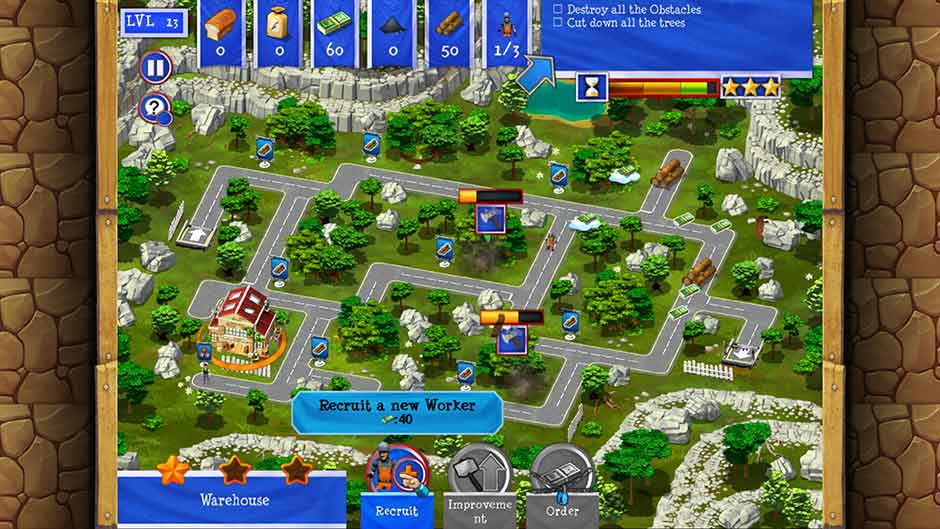
Task: Click the wood logs resource banner
Action: (449, 32)
